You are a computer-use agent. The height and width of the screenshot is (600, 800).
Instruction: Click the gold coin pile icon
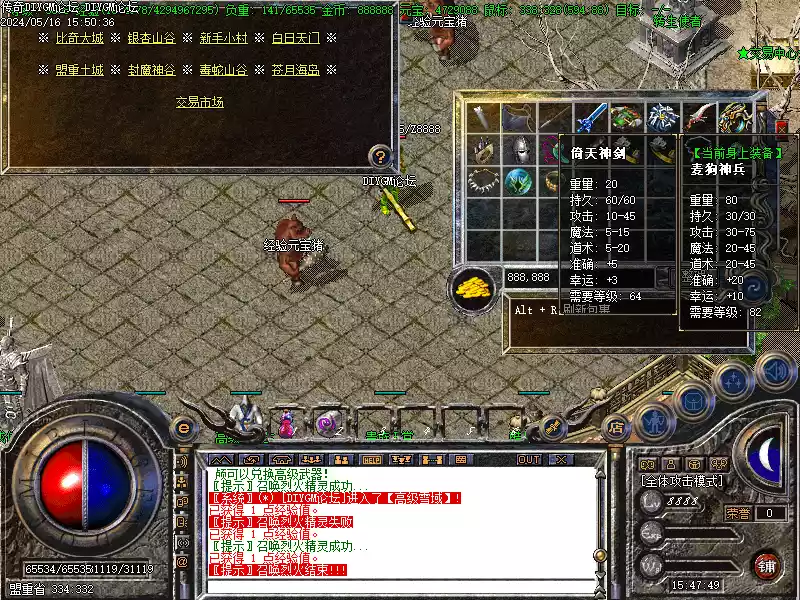tap(474, 287)
